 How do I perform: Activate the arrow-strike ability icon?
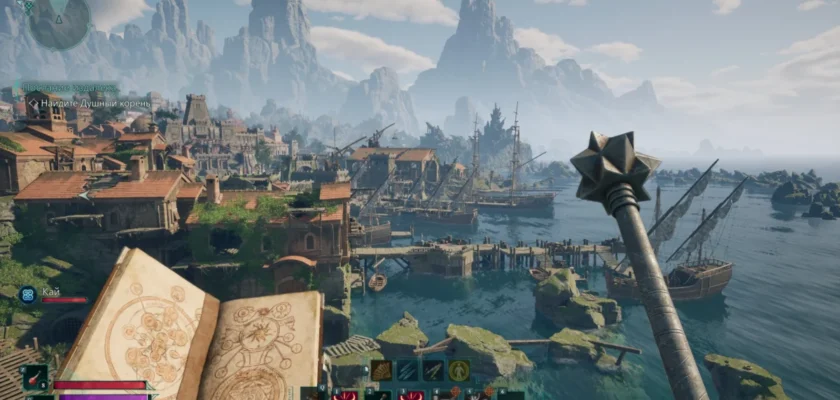(433, 370)
